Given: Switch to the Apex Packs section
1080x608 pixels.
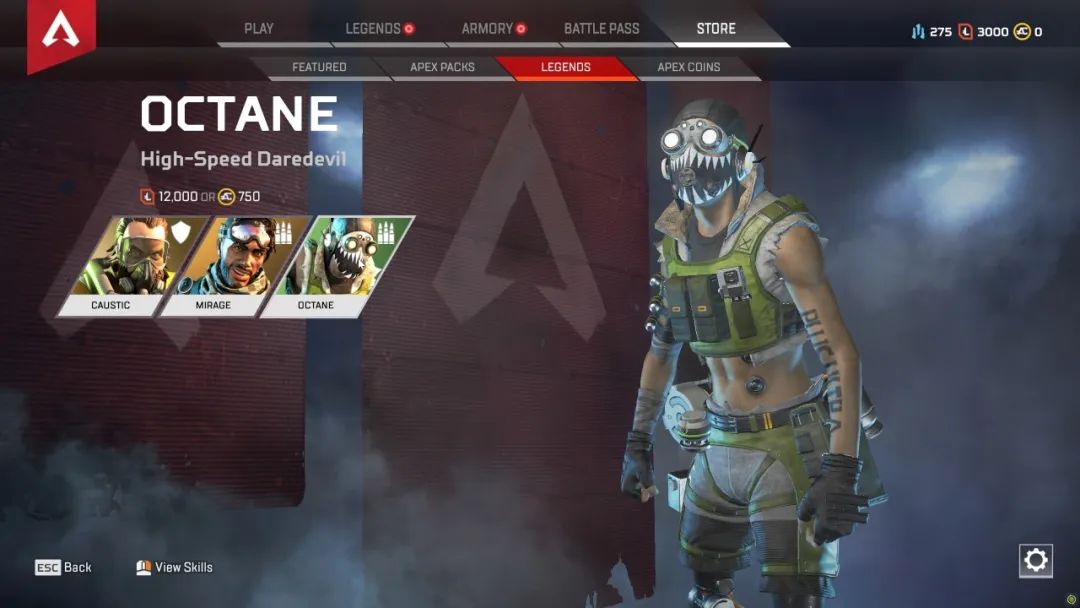Looking at the screenshot, I should pos(442,67).
